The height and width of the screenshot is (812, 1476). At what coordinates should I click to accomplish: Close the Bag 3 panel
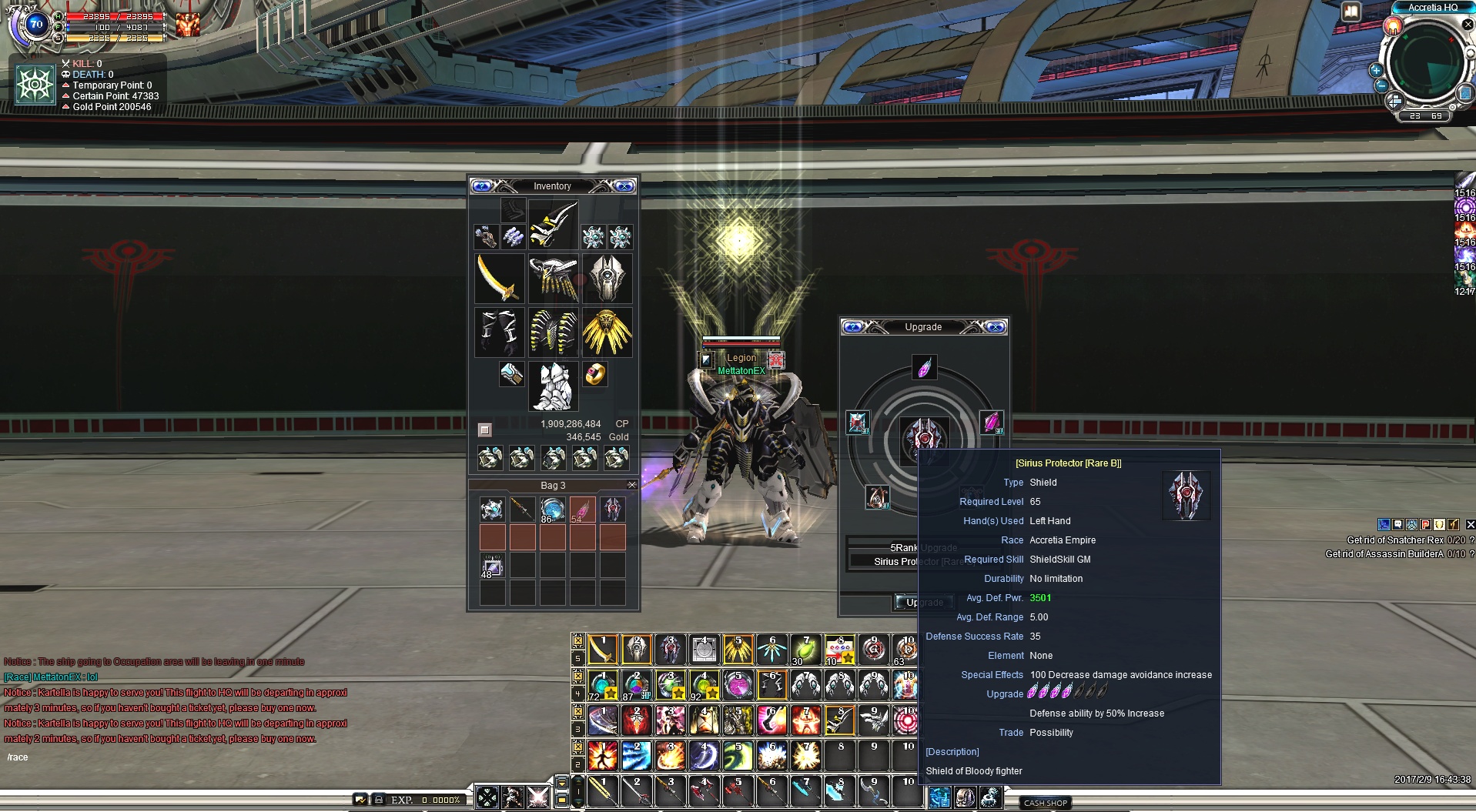pyautogui.click(x=632, y=485)
